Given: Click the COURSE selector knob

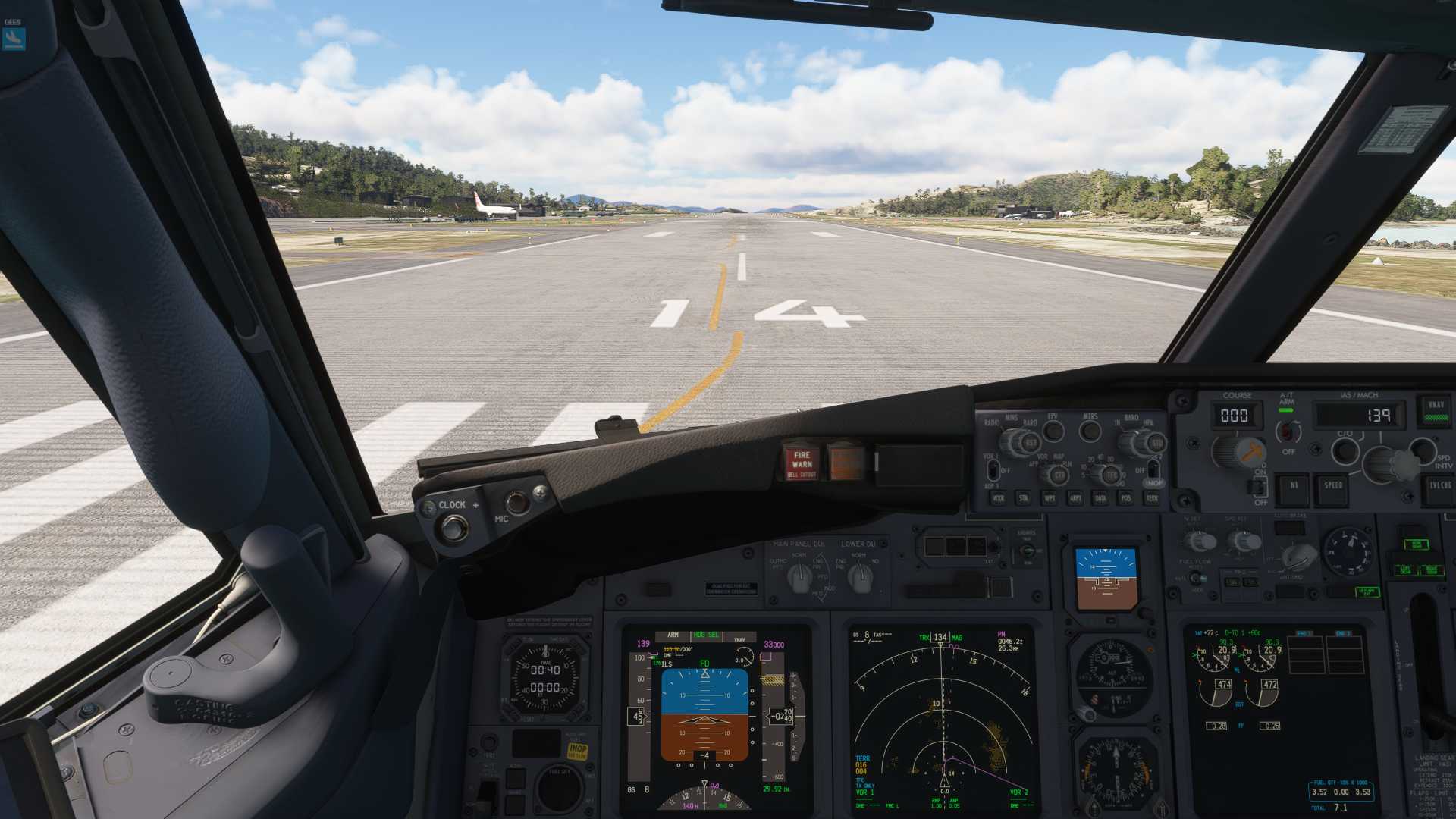Looking at the screenshot, I should click(x=1238, y=452).
